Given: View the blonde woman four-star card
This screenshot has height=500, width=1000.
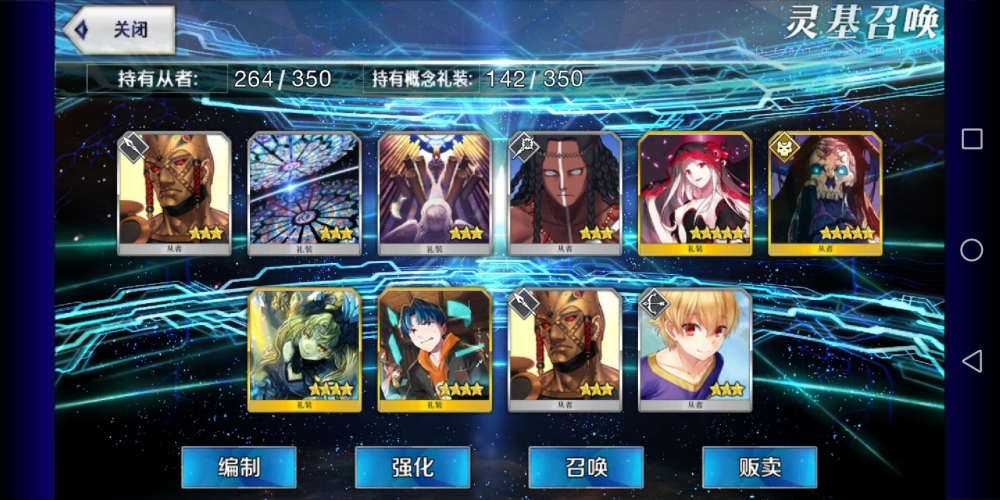Looking at the screenshot, I should (305, 349).
